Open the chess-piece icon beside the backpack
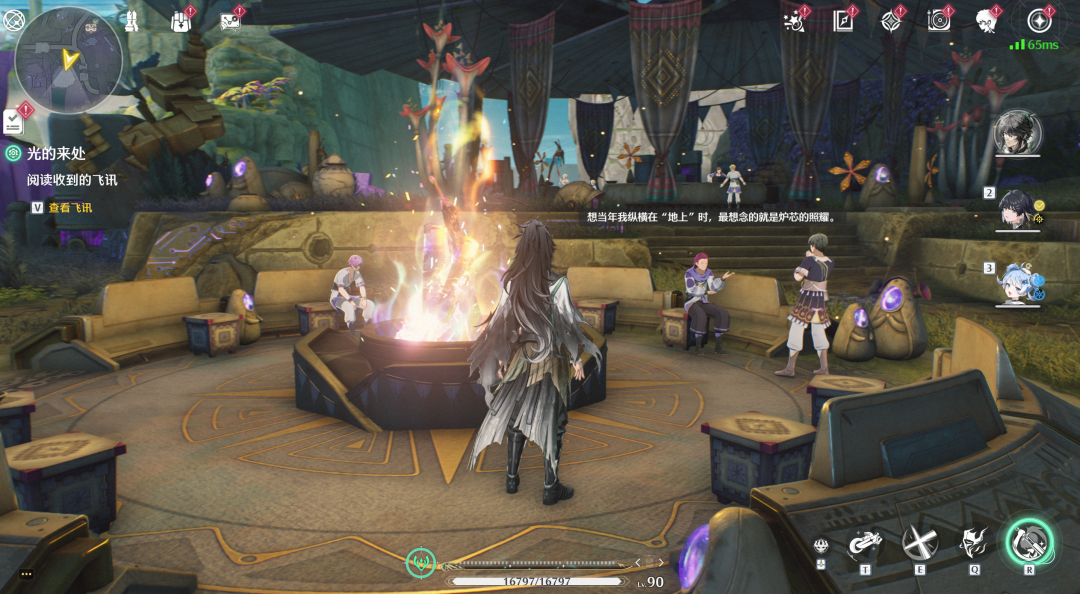 [x=131, y=20]
